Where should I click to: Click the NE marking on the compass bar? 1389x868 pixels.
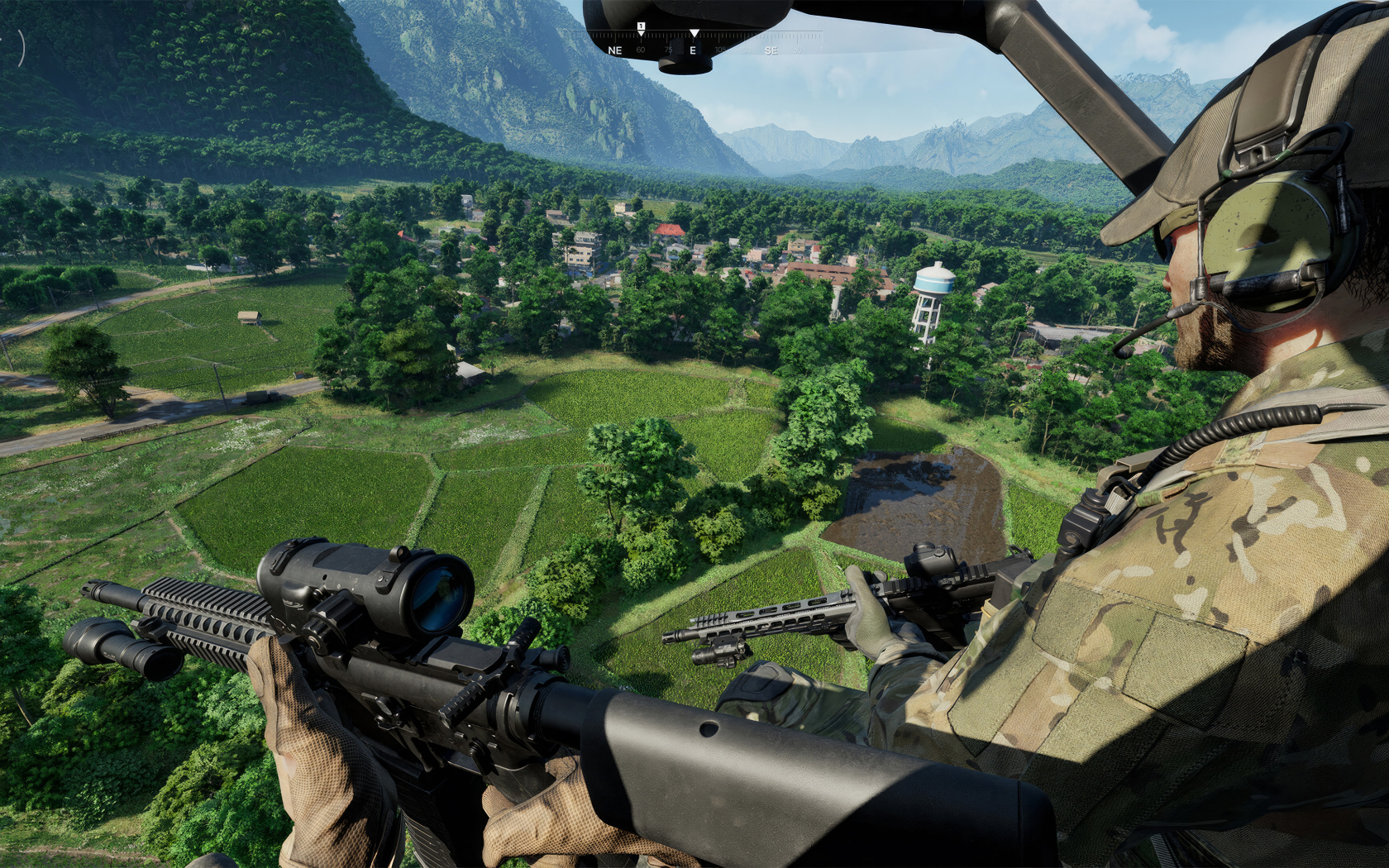[x=614, y=50]
